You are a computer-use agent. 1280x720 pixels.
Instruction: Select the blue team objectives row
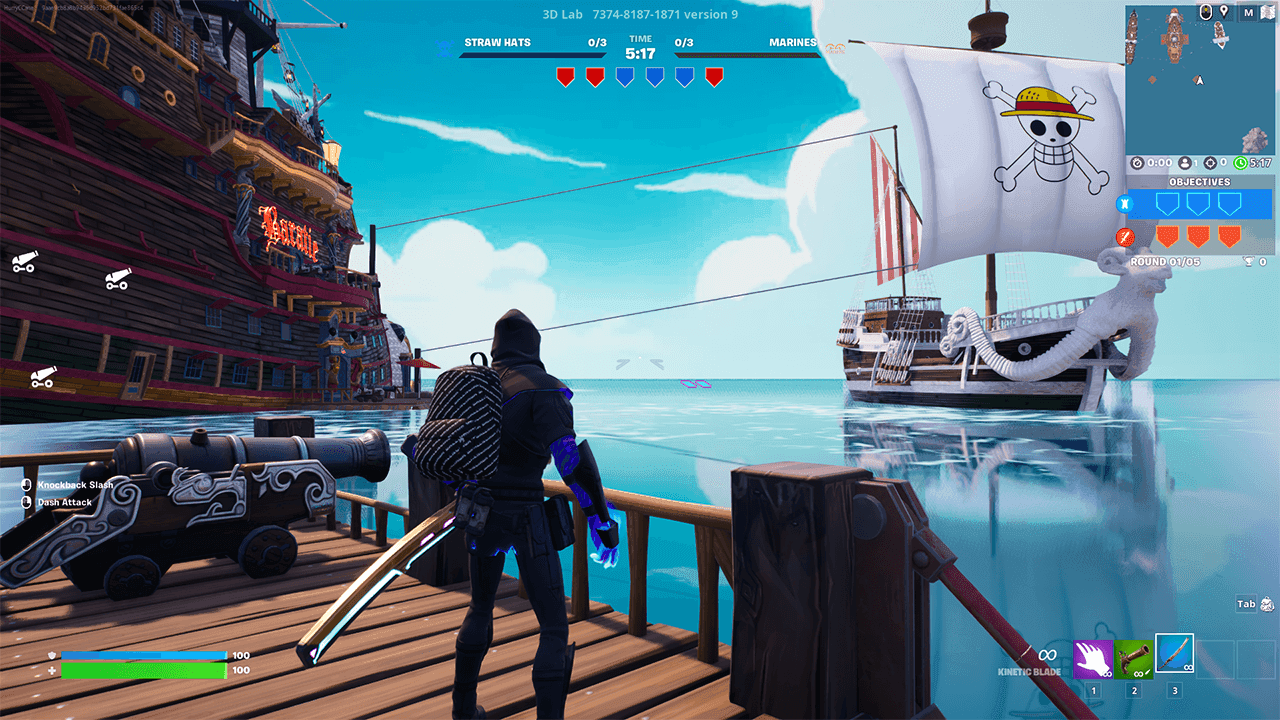pyautogui.click(x=1199, y=204)
